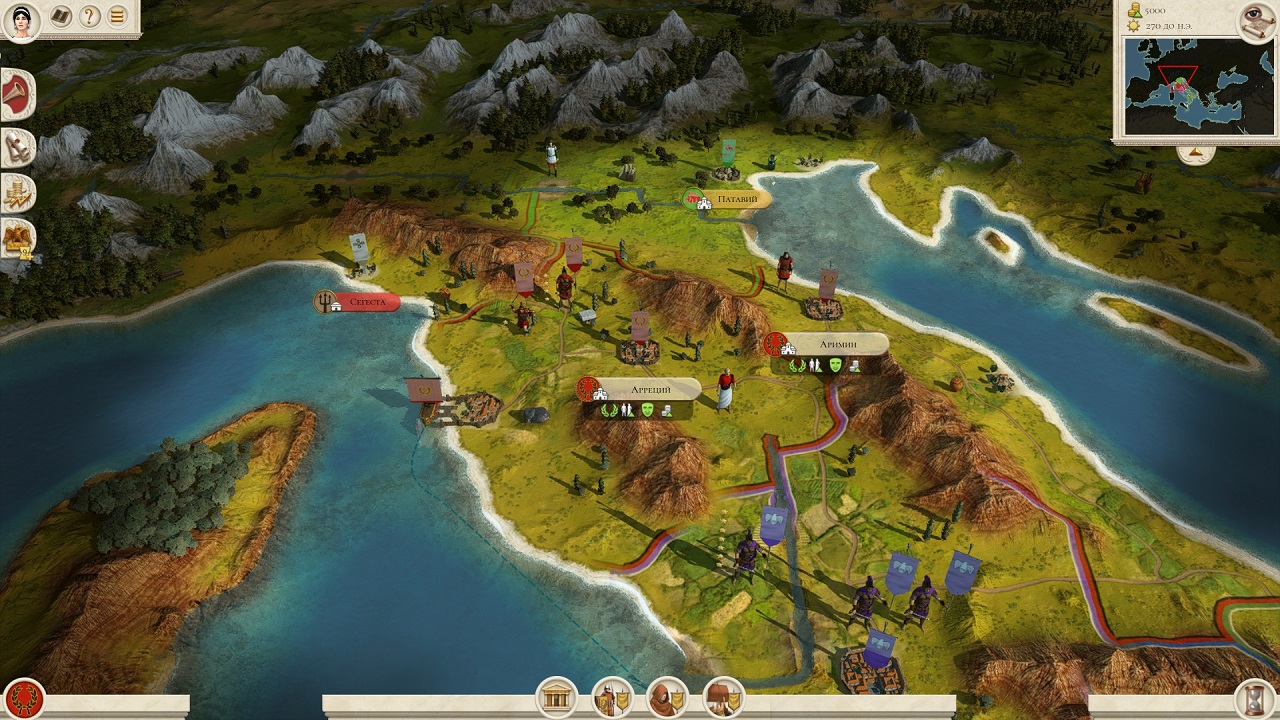Open the game menu list button
Viewport: 1280px width, 720px height.
[x=118, y=16]
